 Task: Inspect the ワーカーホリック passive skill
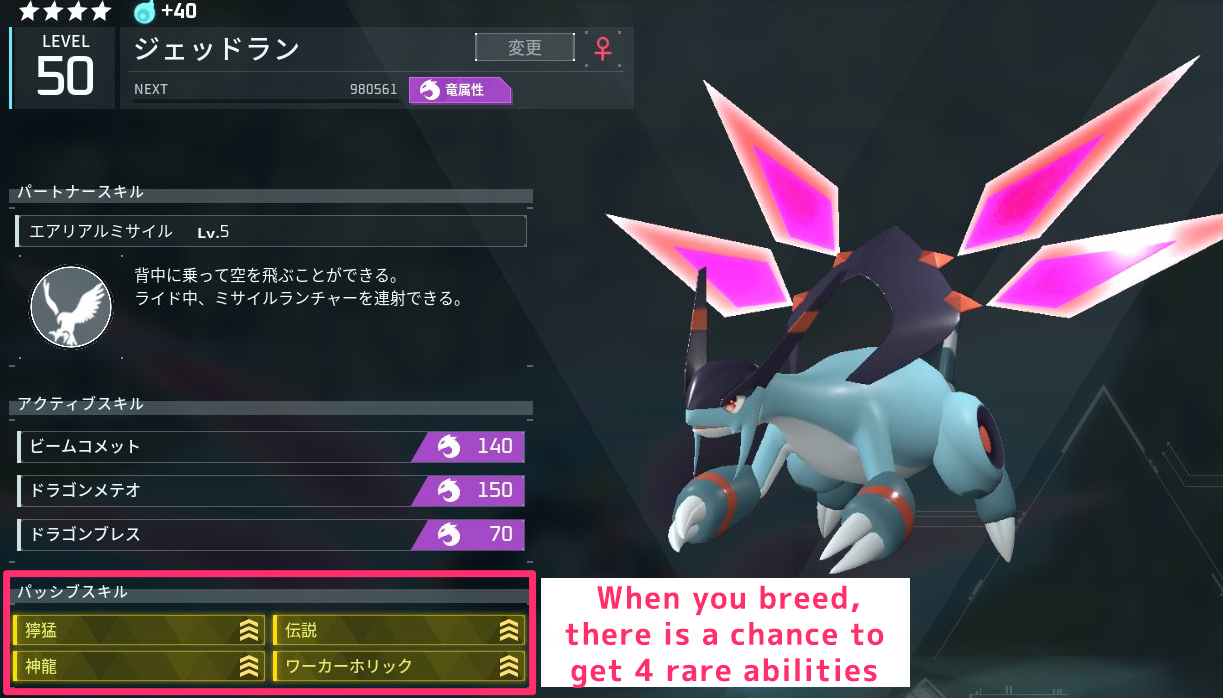point(399,666)
